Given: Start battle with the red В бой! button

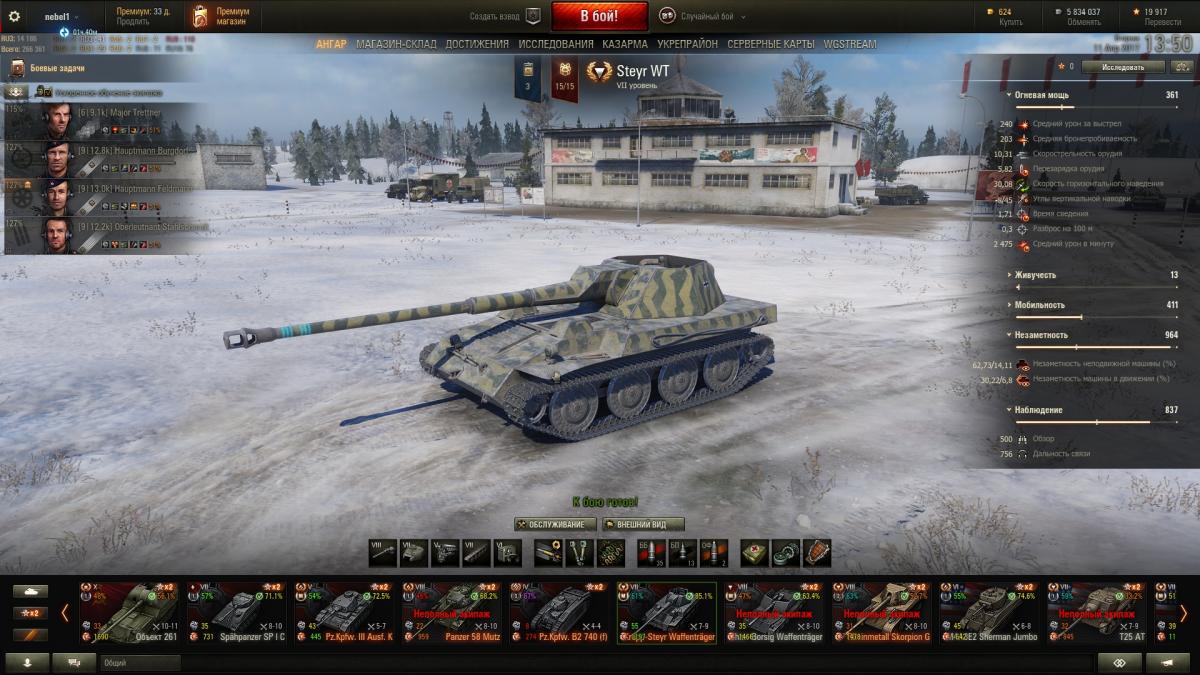Looking at the screenshot, I should tap(599, 16).
